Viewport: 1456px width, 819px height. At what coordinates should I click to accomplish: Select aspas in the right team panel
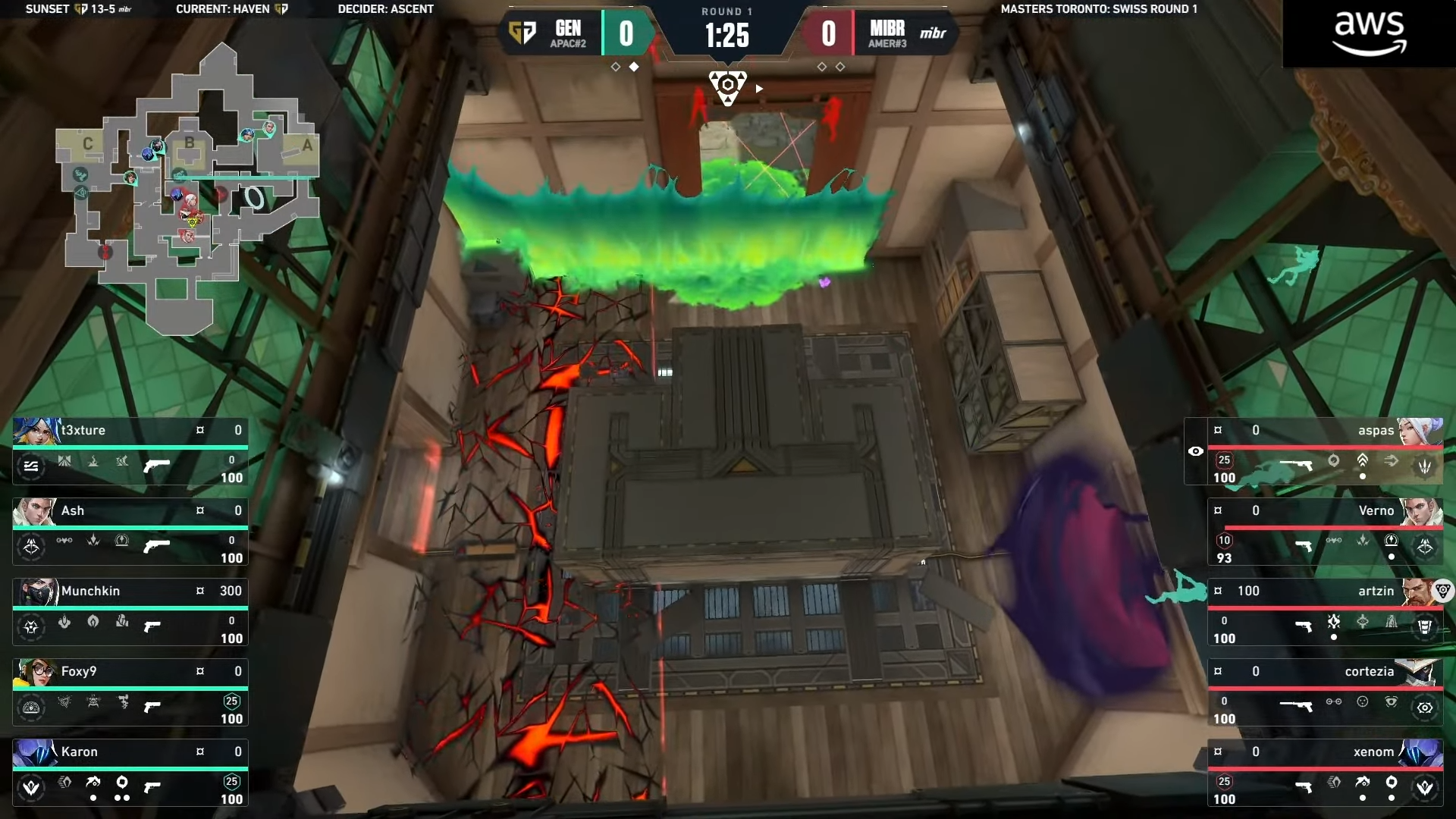(x=1323, y=451)
